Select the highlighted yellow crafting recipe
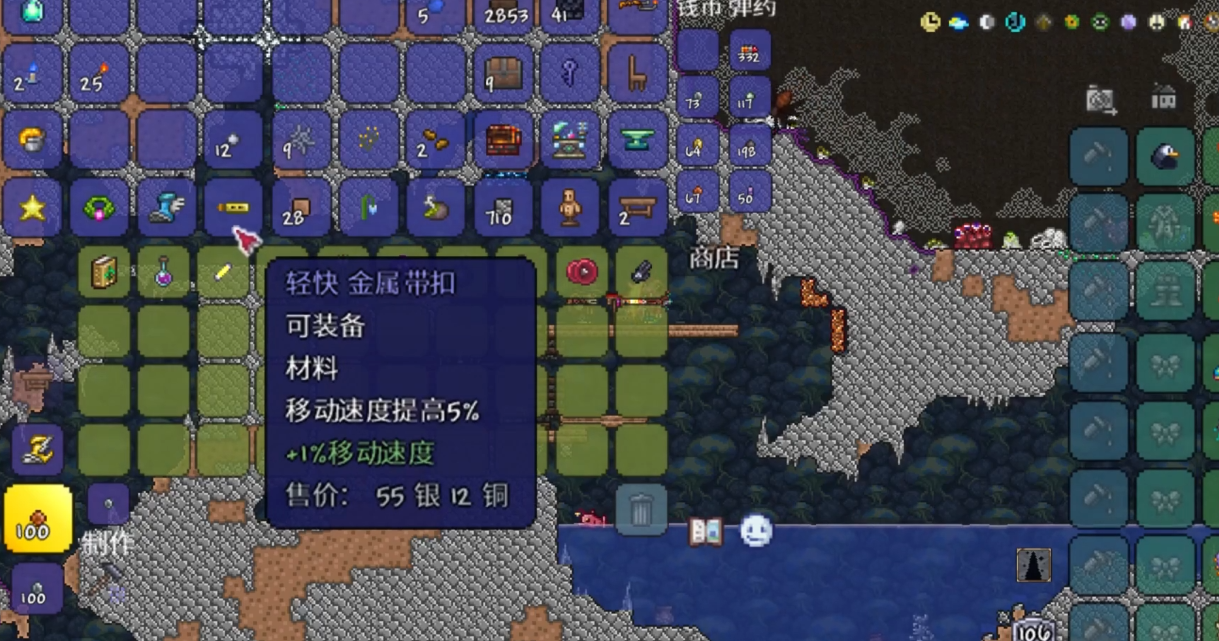 click(38, 519)
